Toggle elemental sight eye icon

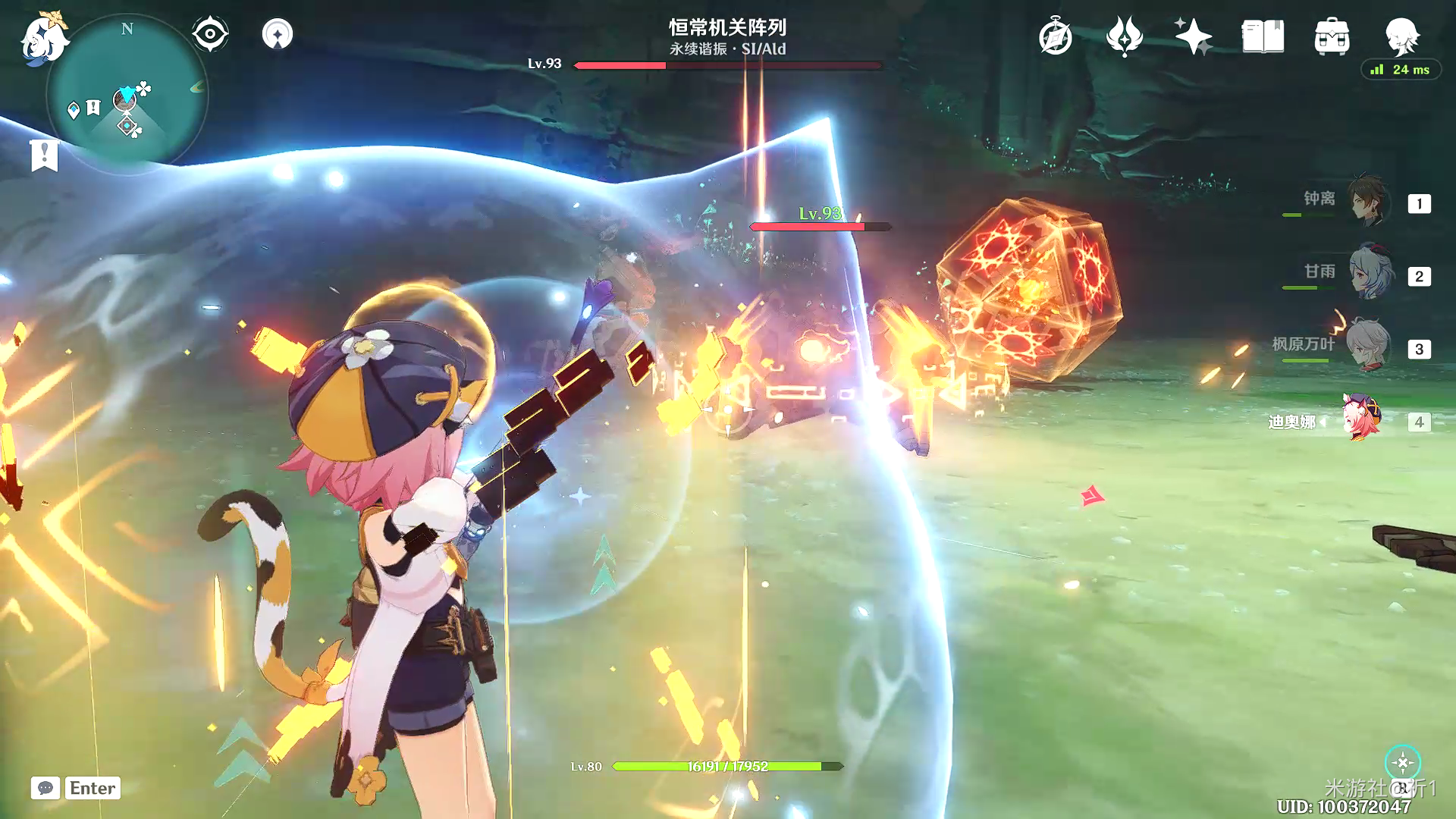(210, 34)
